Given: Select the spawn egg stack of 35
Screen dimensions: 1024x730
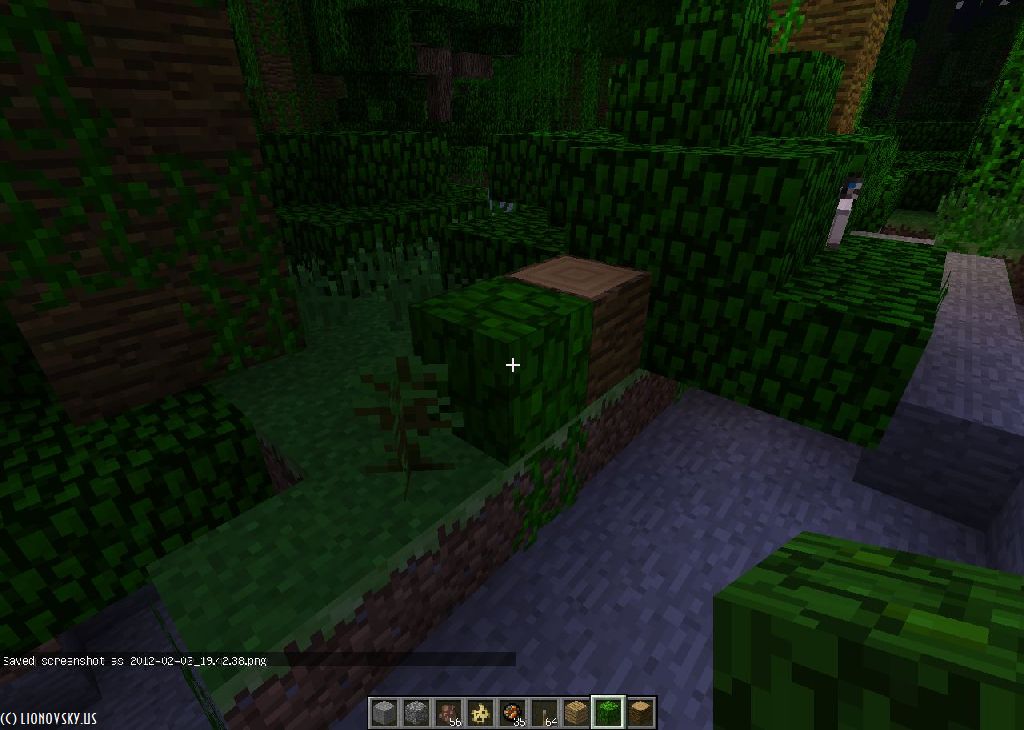Looking at the screenshot, I should (512, 713).
